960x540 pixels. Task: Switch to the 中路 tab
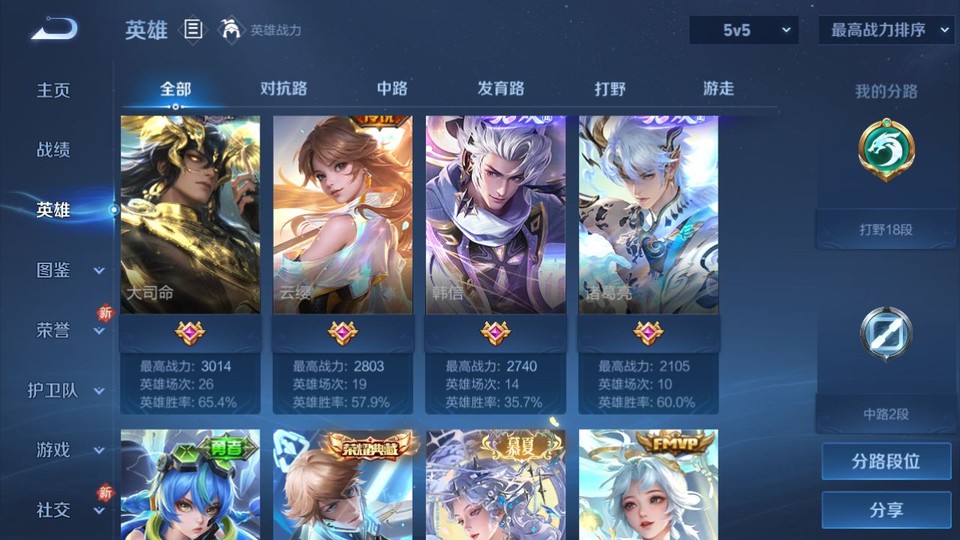point(392,89)
